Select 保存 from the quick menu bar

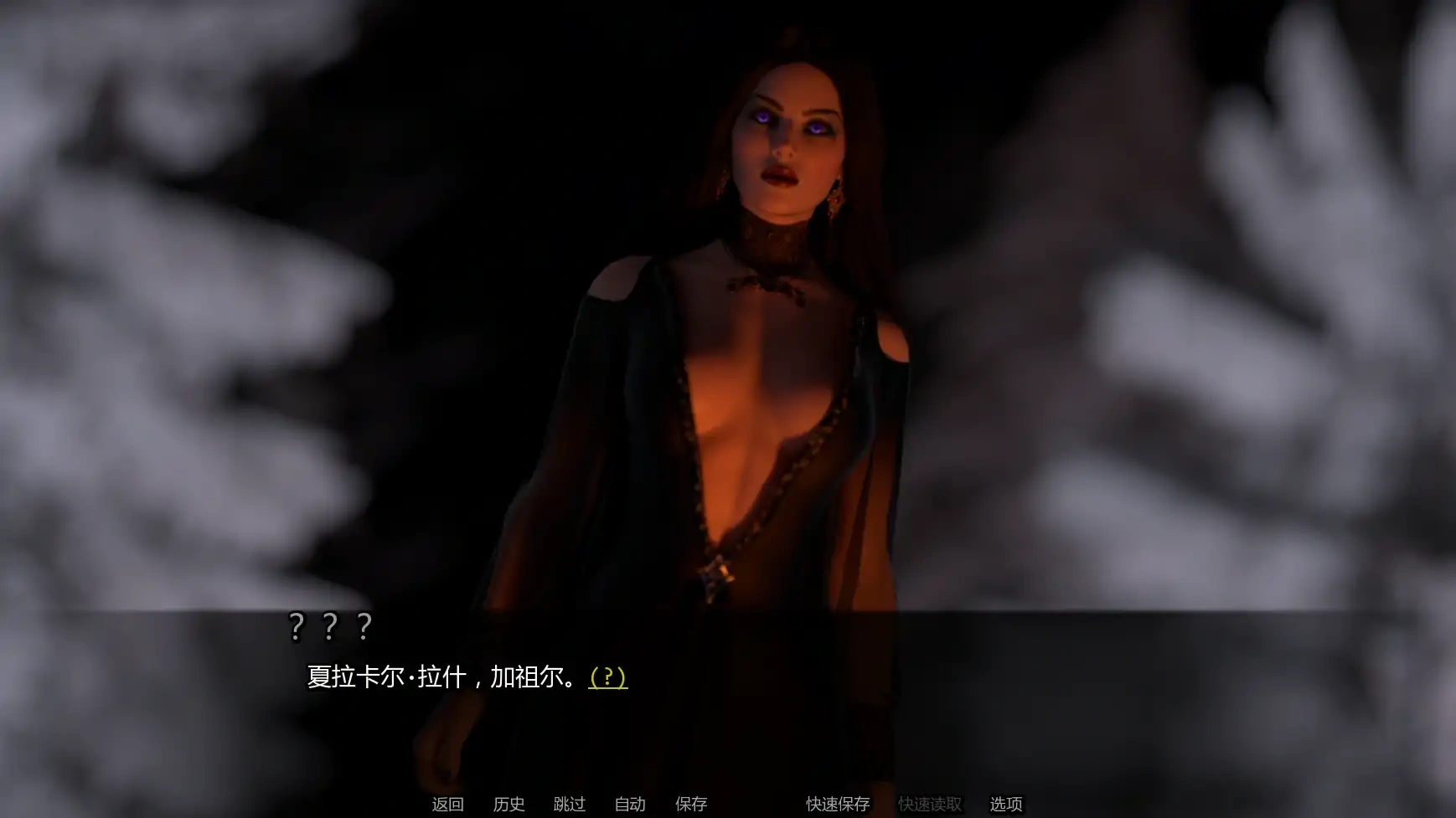click(x=690, y=805)
